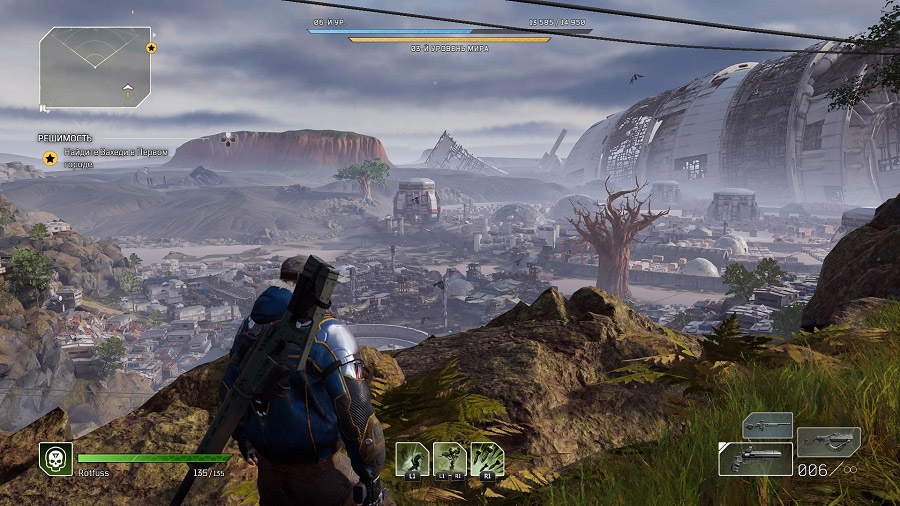Click the skull class emblem icon
The image size is (900, 506).
tap(55, 459)
